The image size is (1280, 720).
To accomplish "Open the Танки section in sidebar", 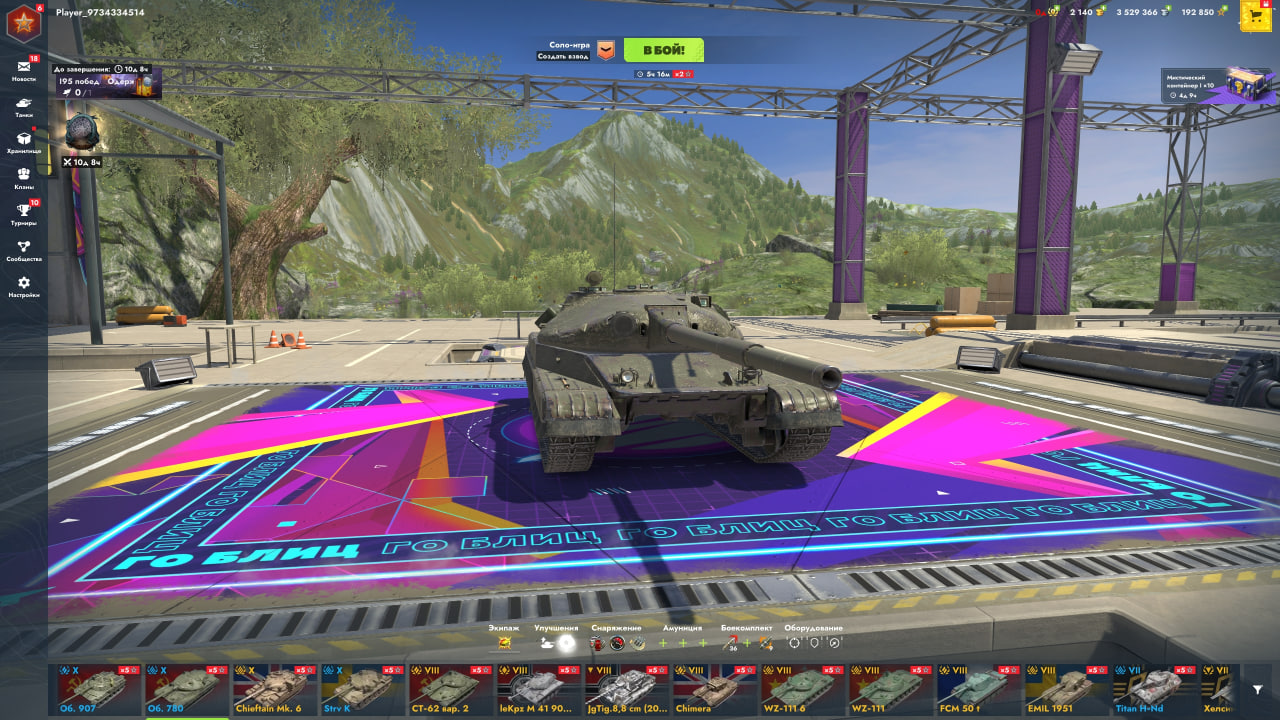I will tap(23, 103).
